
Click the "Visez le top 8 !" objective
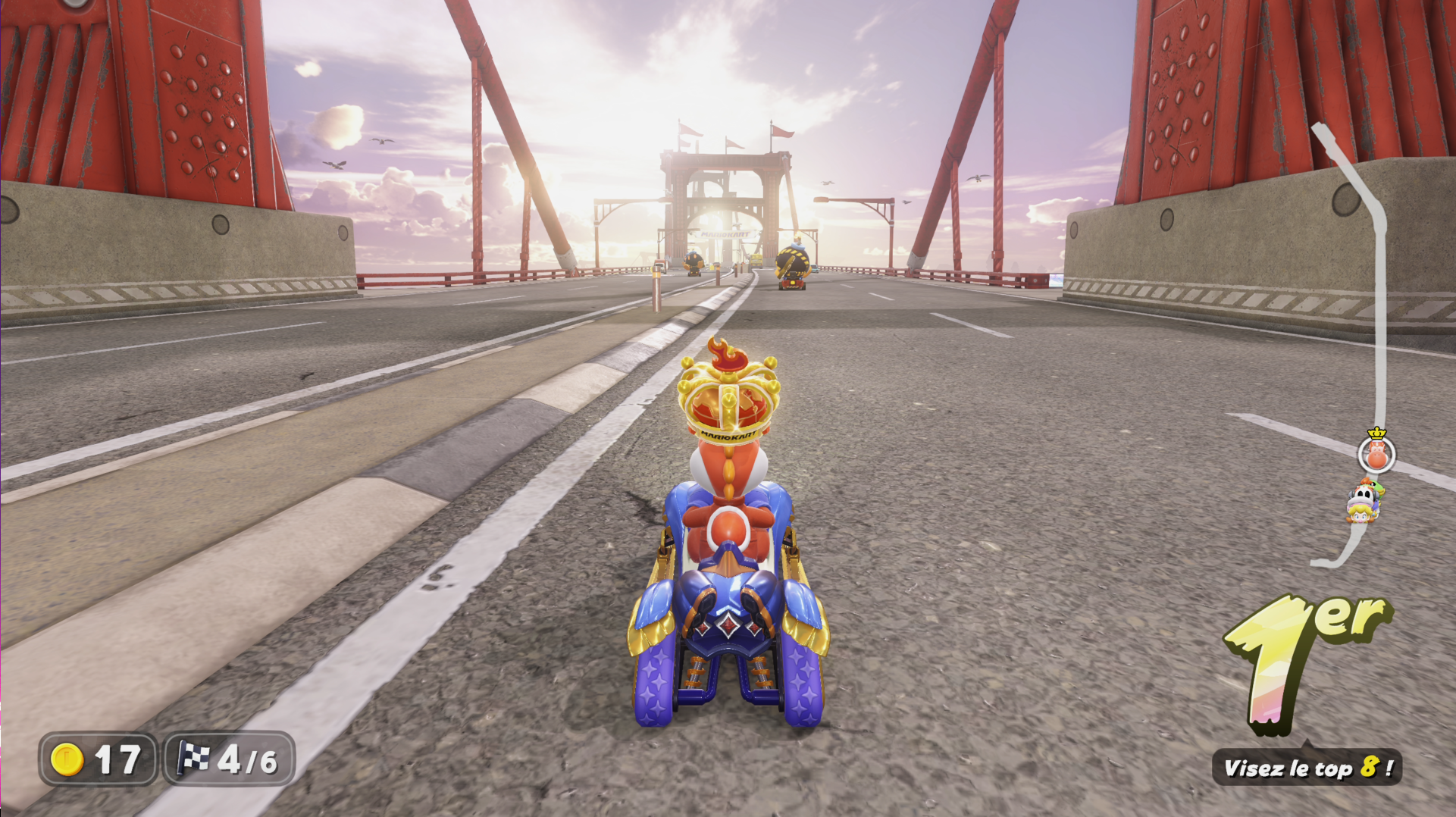(x=1307, y=768)
